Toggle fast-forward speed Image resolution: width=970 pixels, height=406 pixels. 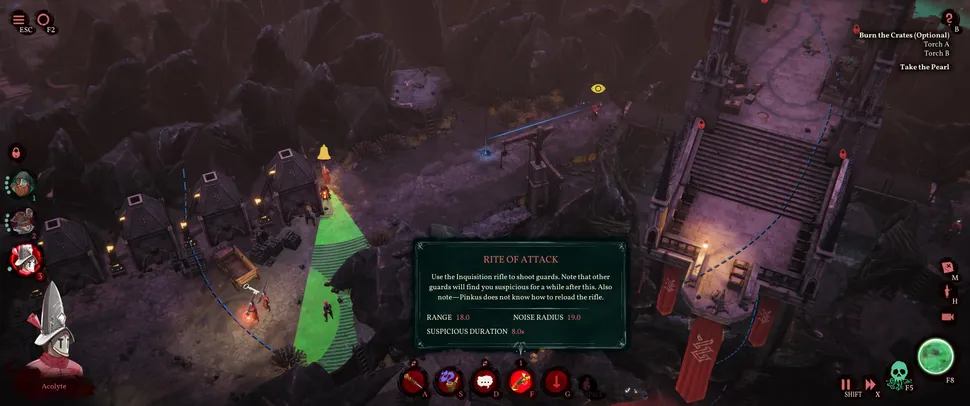pos(870,383)
